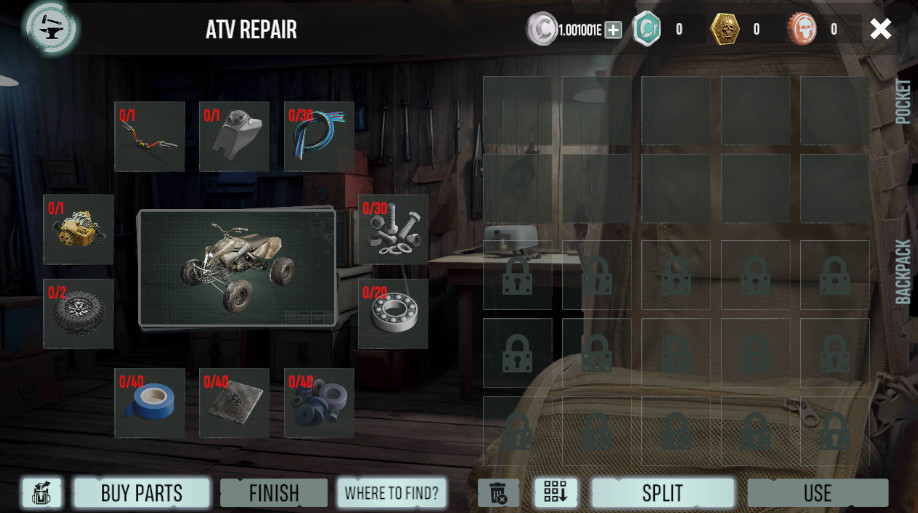Add currency with the plus button
918x513 pixels.
point(613,30)
